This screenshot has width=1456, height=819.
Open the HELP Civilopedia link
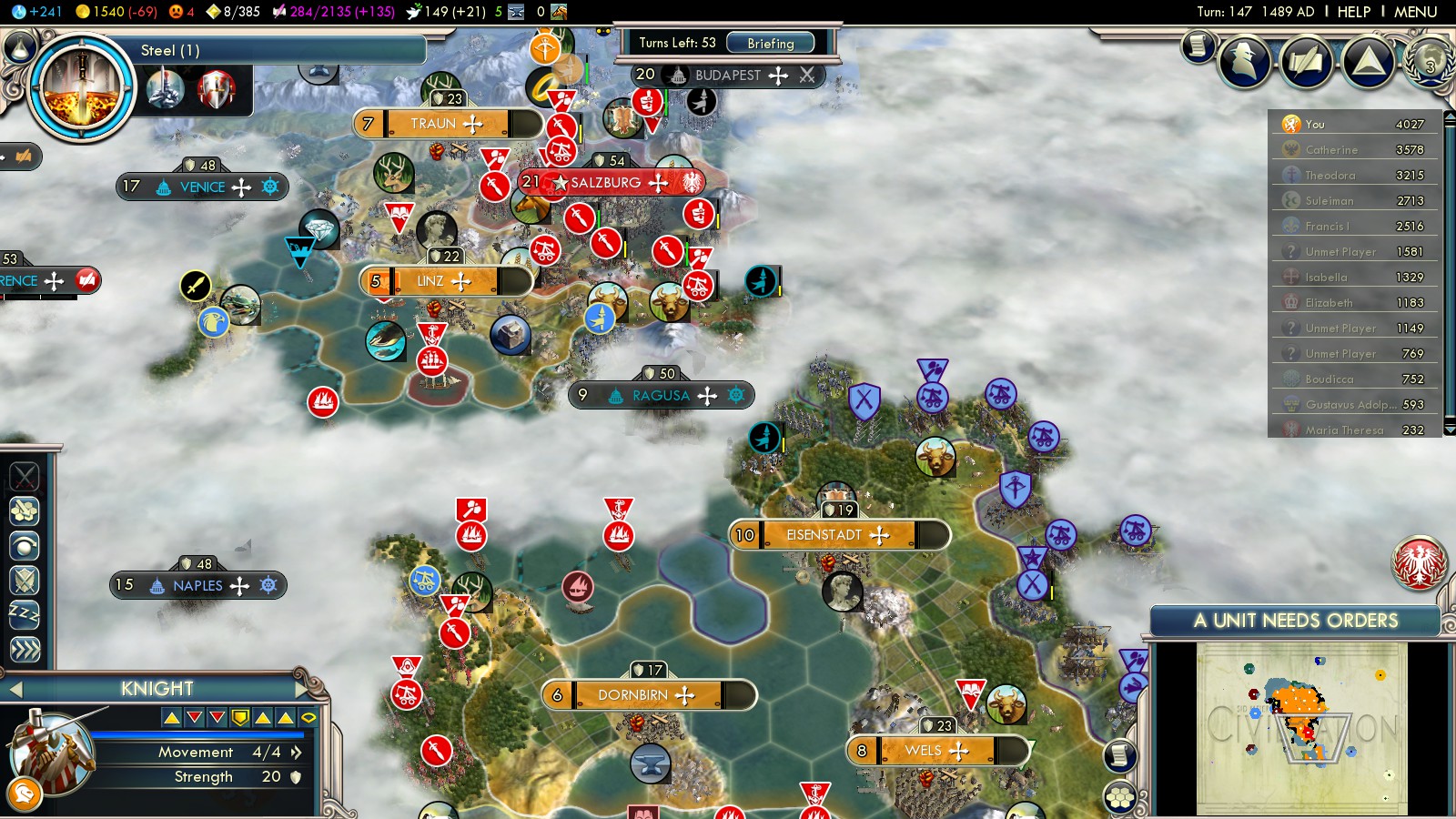click(1353, 12)
